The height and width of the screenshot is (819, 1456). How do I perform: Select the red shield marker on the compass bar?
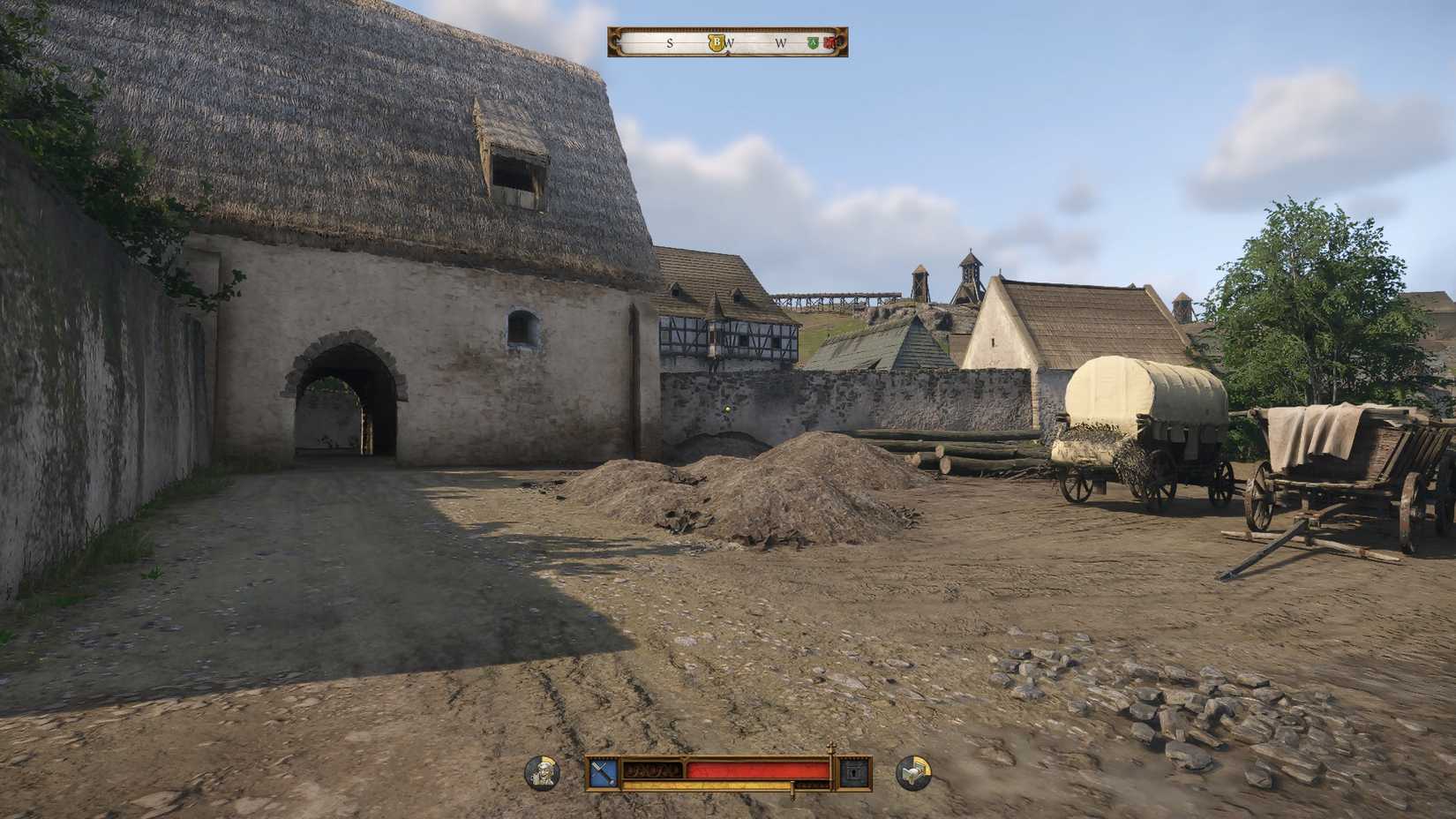tap(829, 42)
